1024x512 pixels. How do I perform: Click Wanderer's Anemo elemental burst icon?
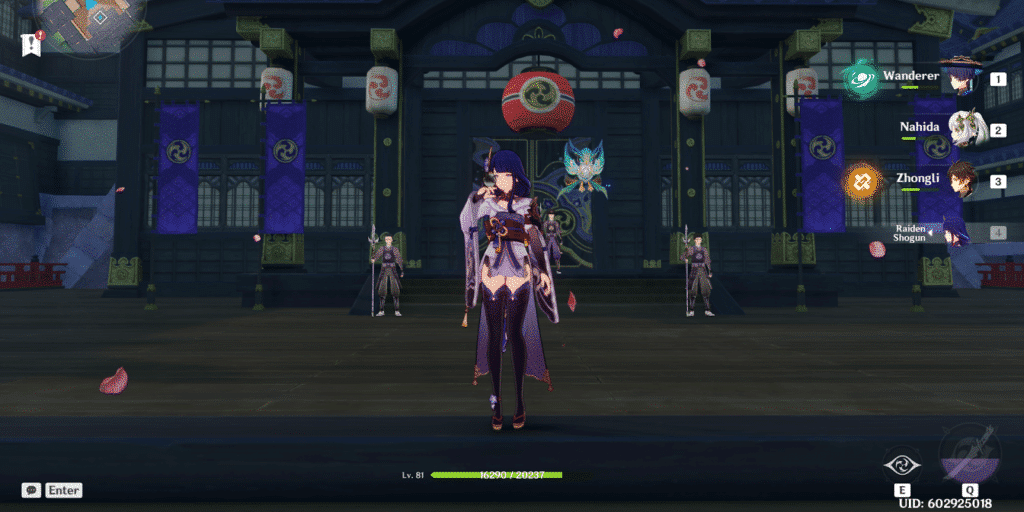(x=860, y=79)
